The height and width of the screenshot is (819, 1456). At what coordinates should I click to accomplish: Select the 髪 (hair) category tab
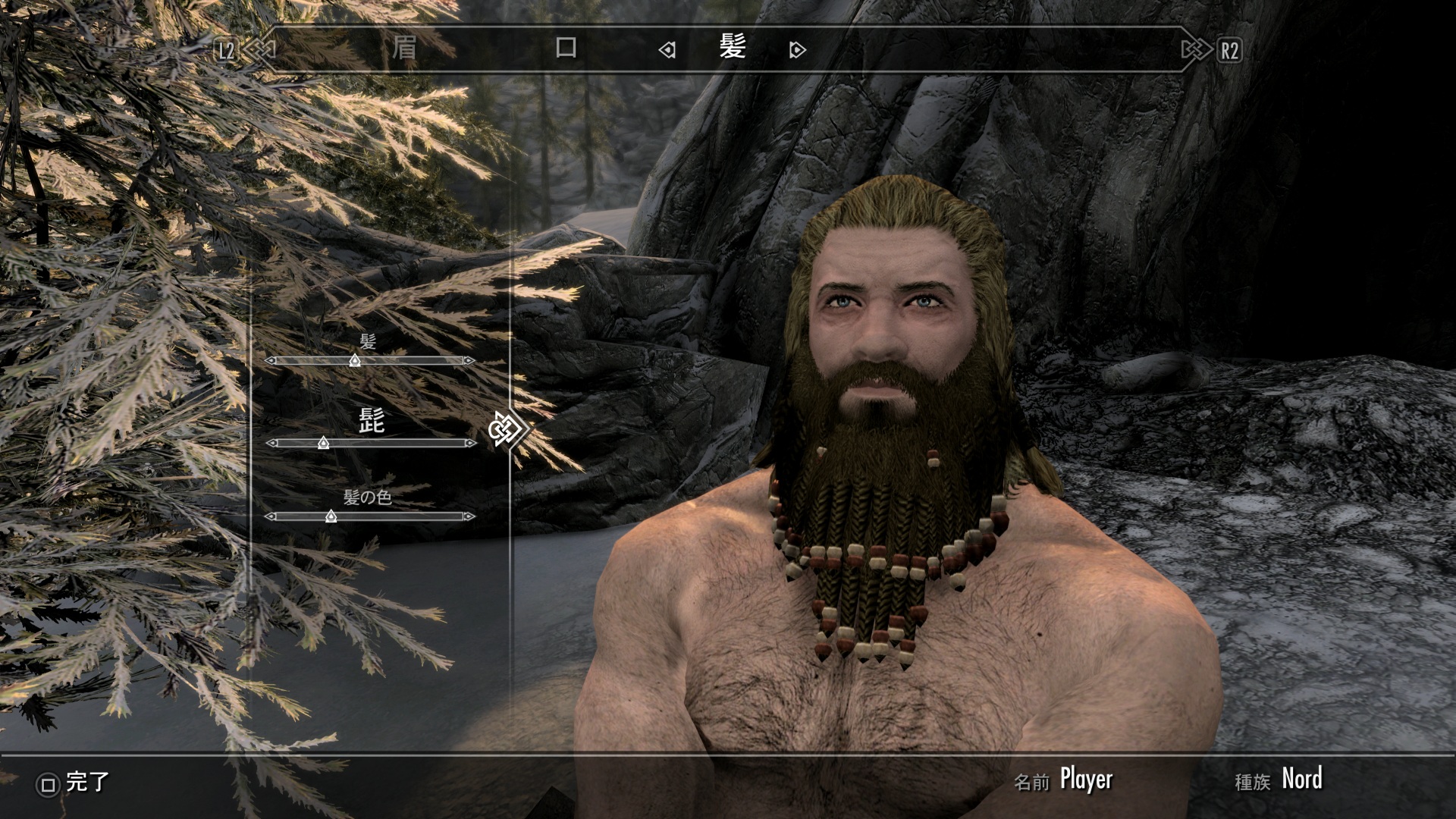(x=733, y=49)
